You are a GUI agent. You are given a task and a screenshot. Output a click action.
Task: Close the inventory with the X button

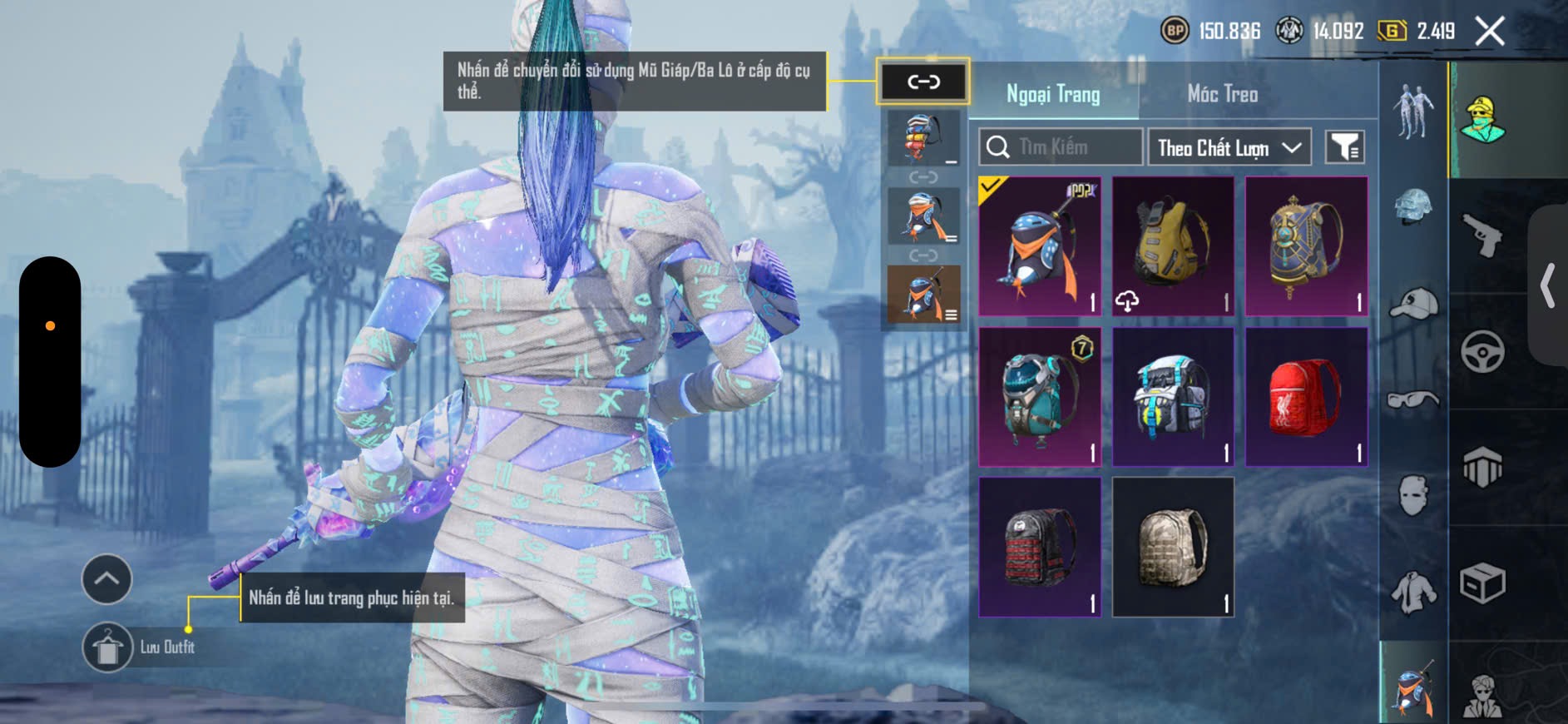pos(1489,32)
